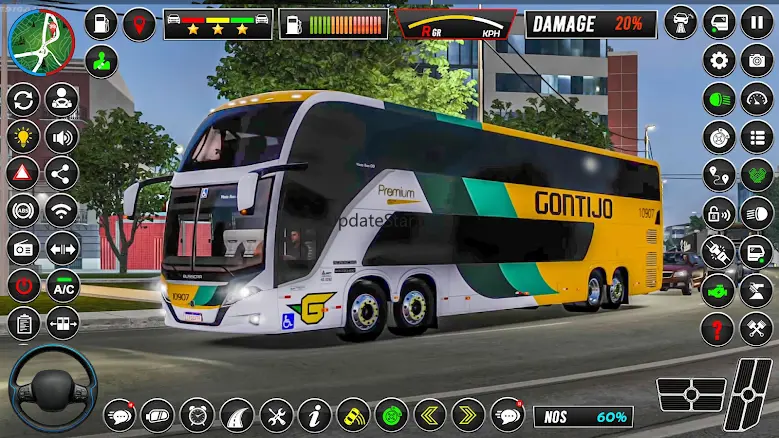Screen dimensions: 779x438
Task: Turn on the light bulb icon
Action: pyautogui.click(x=22, y=136)
